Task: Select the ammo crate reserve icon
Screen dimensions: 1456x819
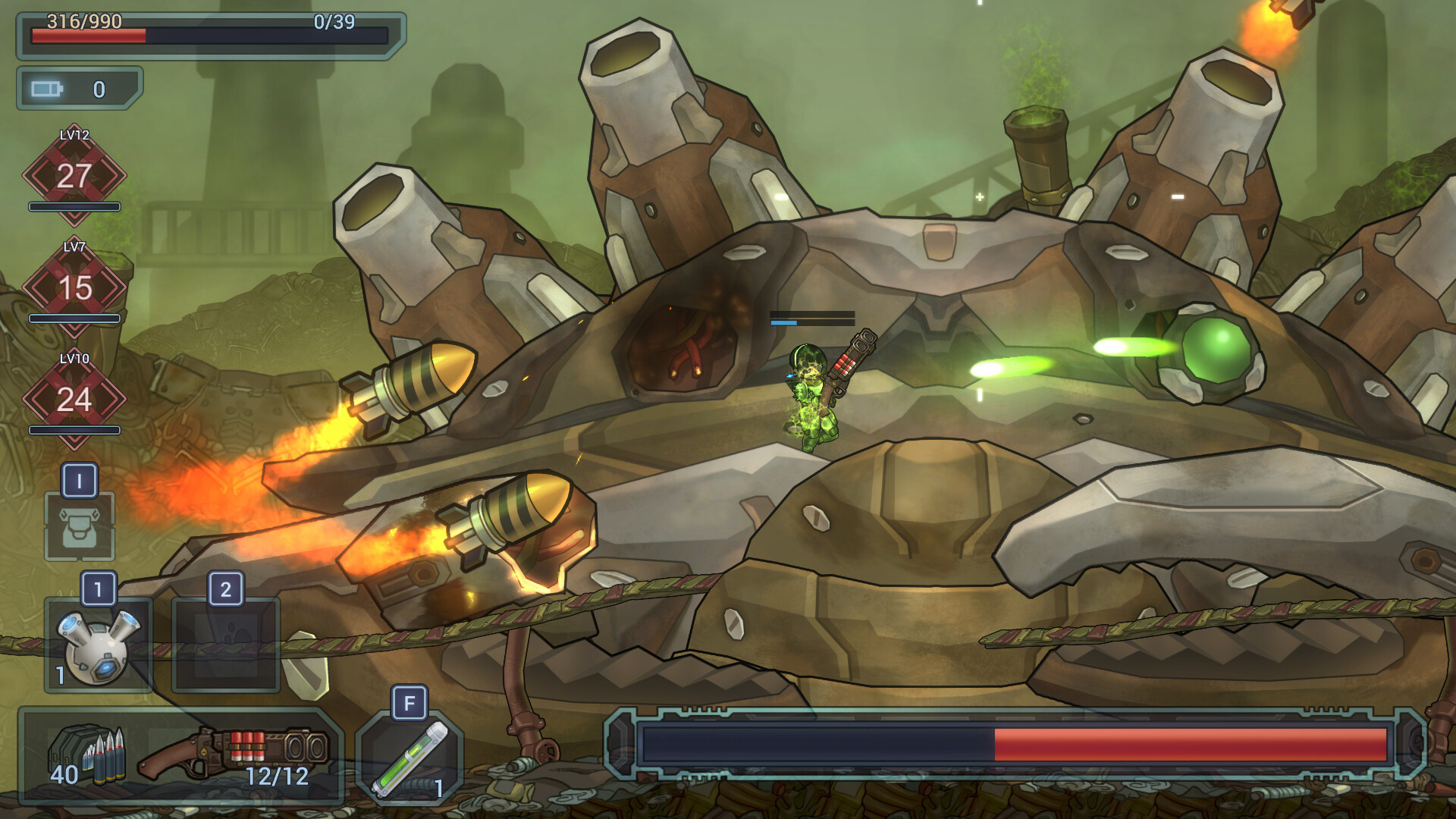Action: coord(87,755)
